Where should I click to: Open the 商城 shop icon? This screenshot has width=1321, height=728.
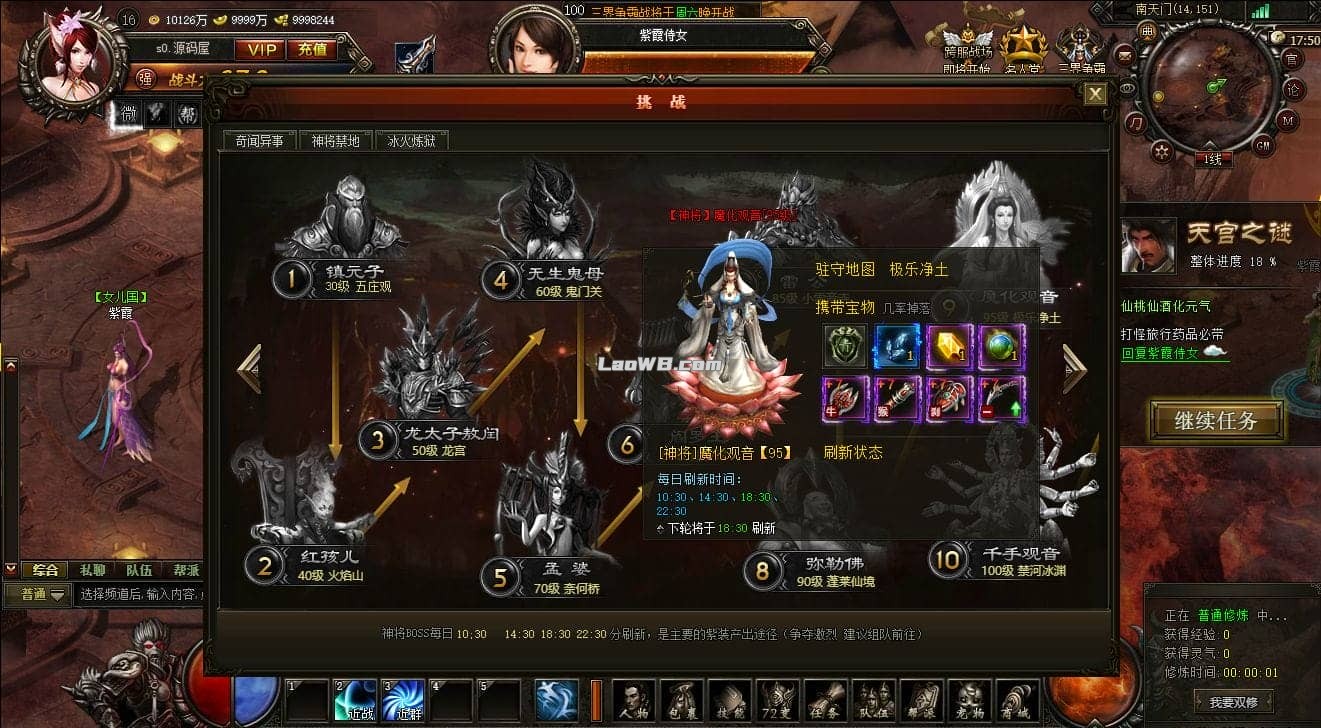(1018, 701)
